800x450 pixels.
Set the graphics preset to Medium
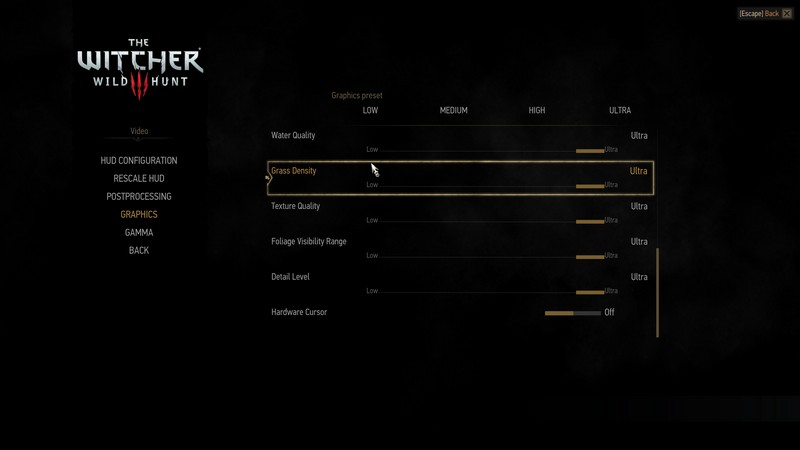(453, 111)
